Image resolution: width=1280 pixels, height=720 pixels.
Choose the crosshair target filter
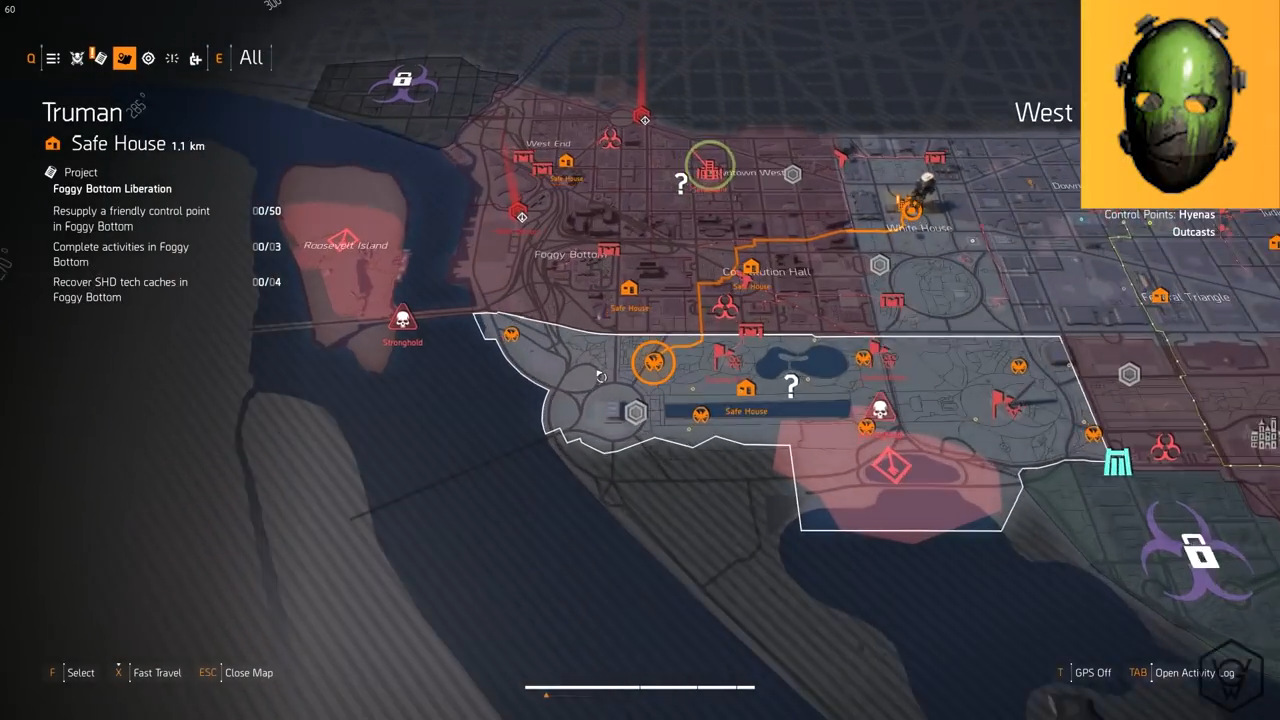tap(148, 58)
